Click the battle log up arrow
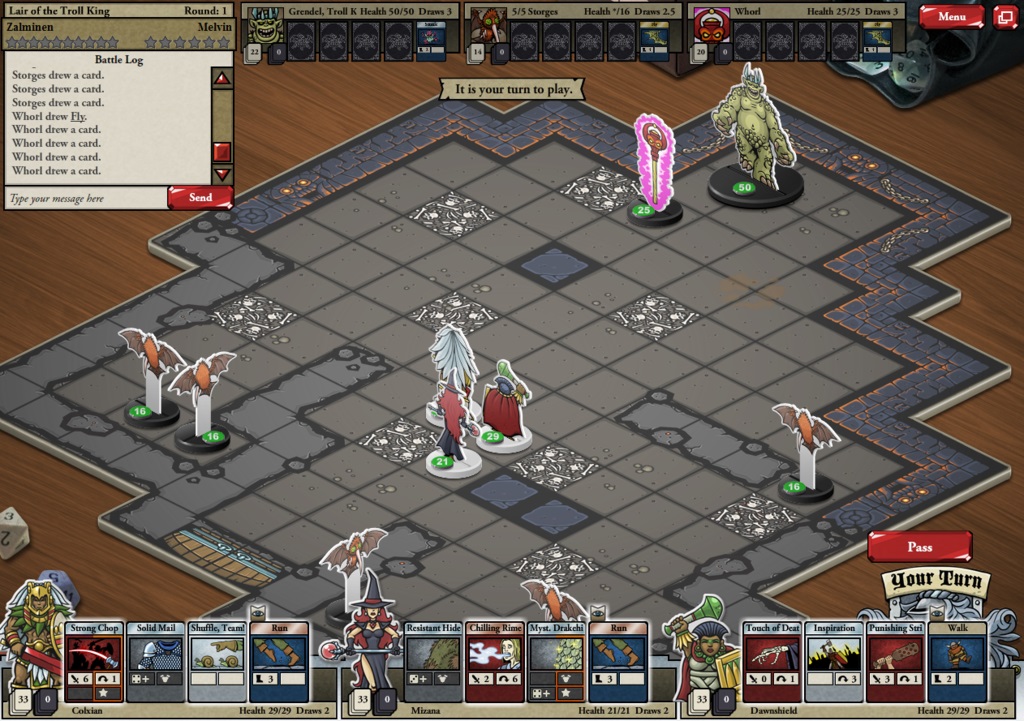This screenshot has width=1024, height=721. pos(222,77)
